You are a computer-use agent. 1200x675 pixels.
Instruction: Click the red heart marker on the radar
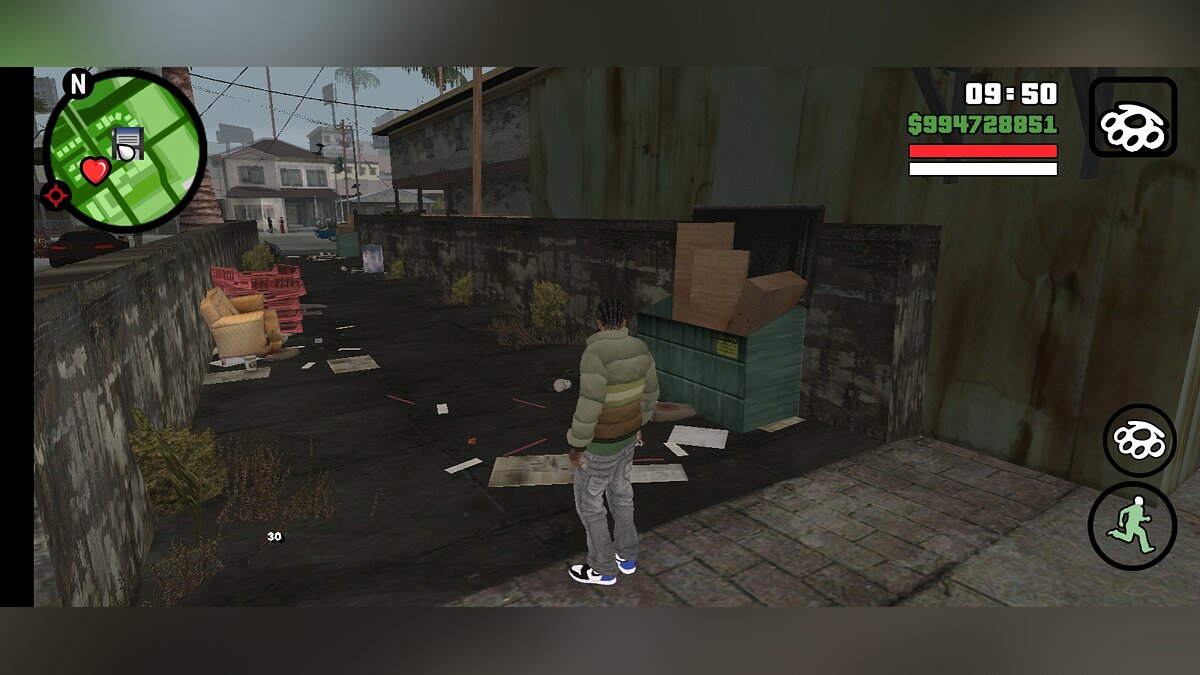[x=95, y=171]
